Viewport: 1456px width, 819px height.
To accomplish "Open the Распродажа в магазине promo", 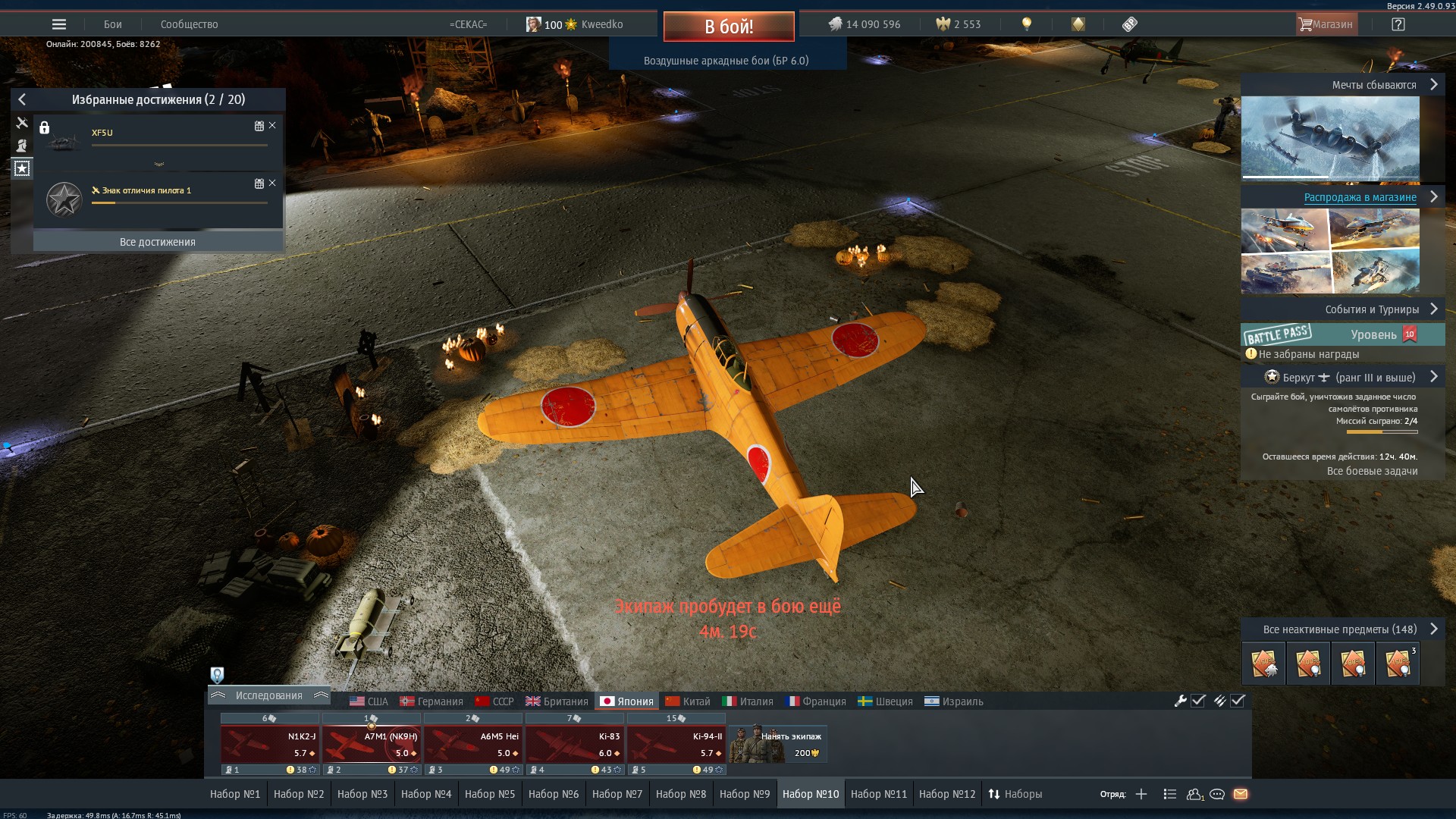I will 1360,197.
